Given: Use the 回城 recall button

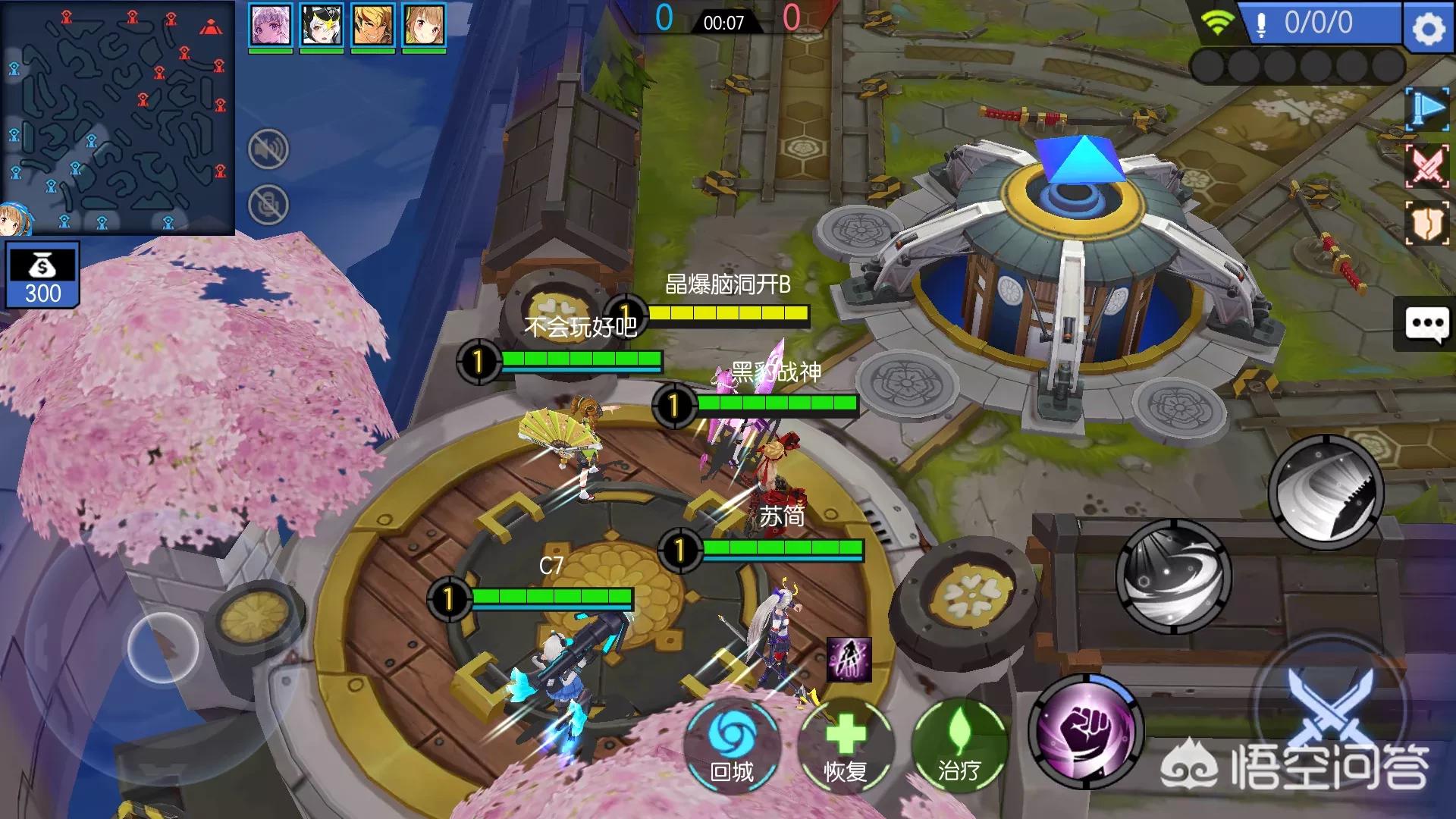Looking at the screenshot, I should pos(732,745).
